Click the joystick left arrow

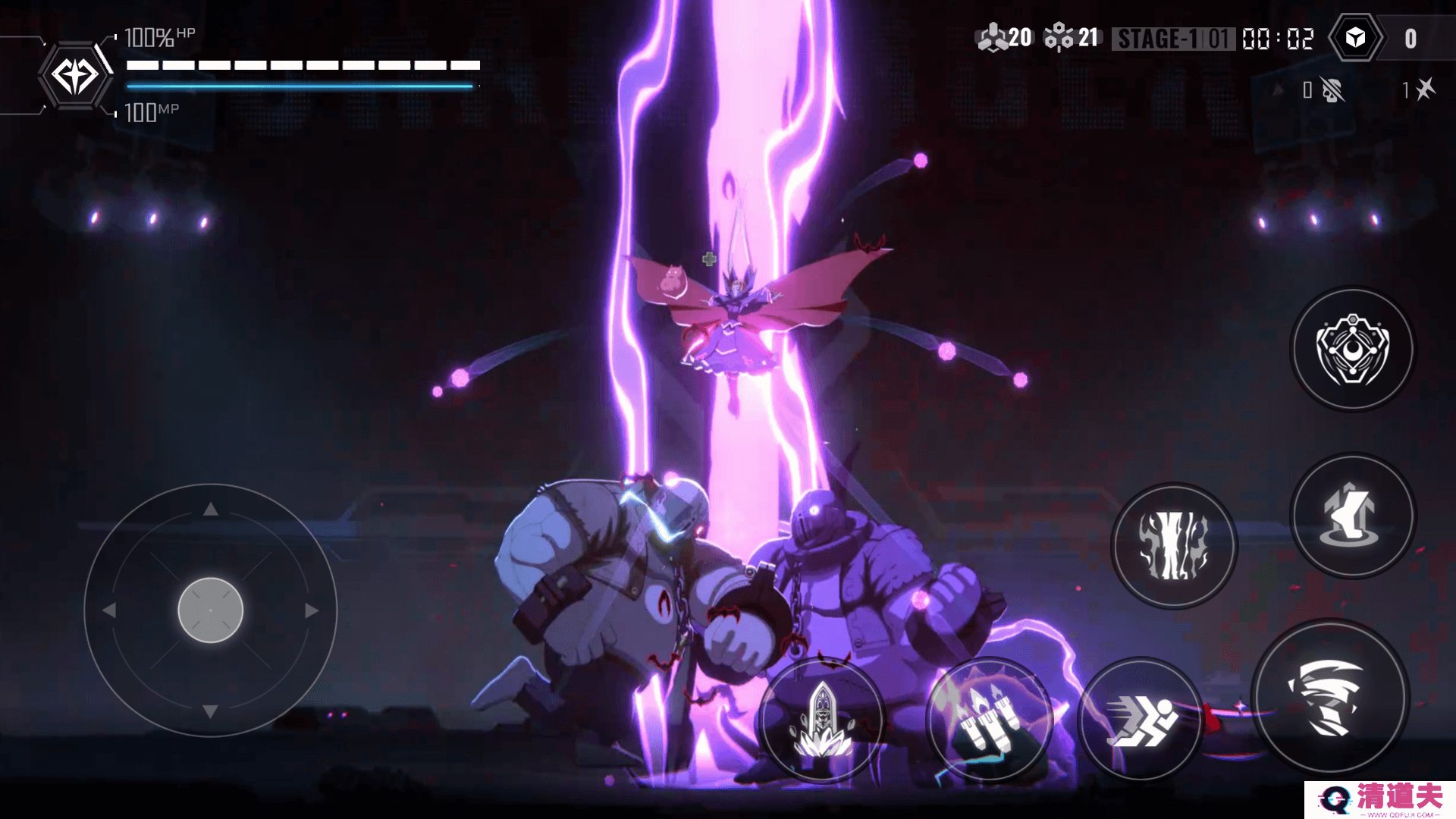pyautogui.click(x=109, y=610)
